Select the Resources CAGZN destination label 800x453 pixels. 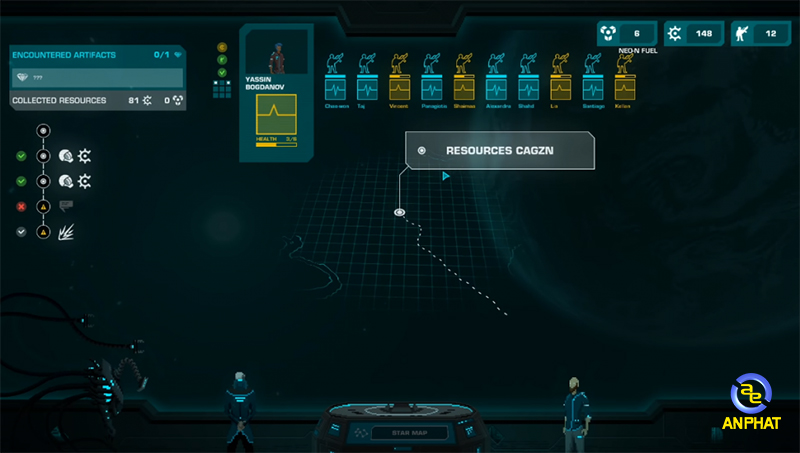pos(499,150)
